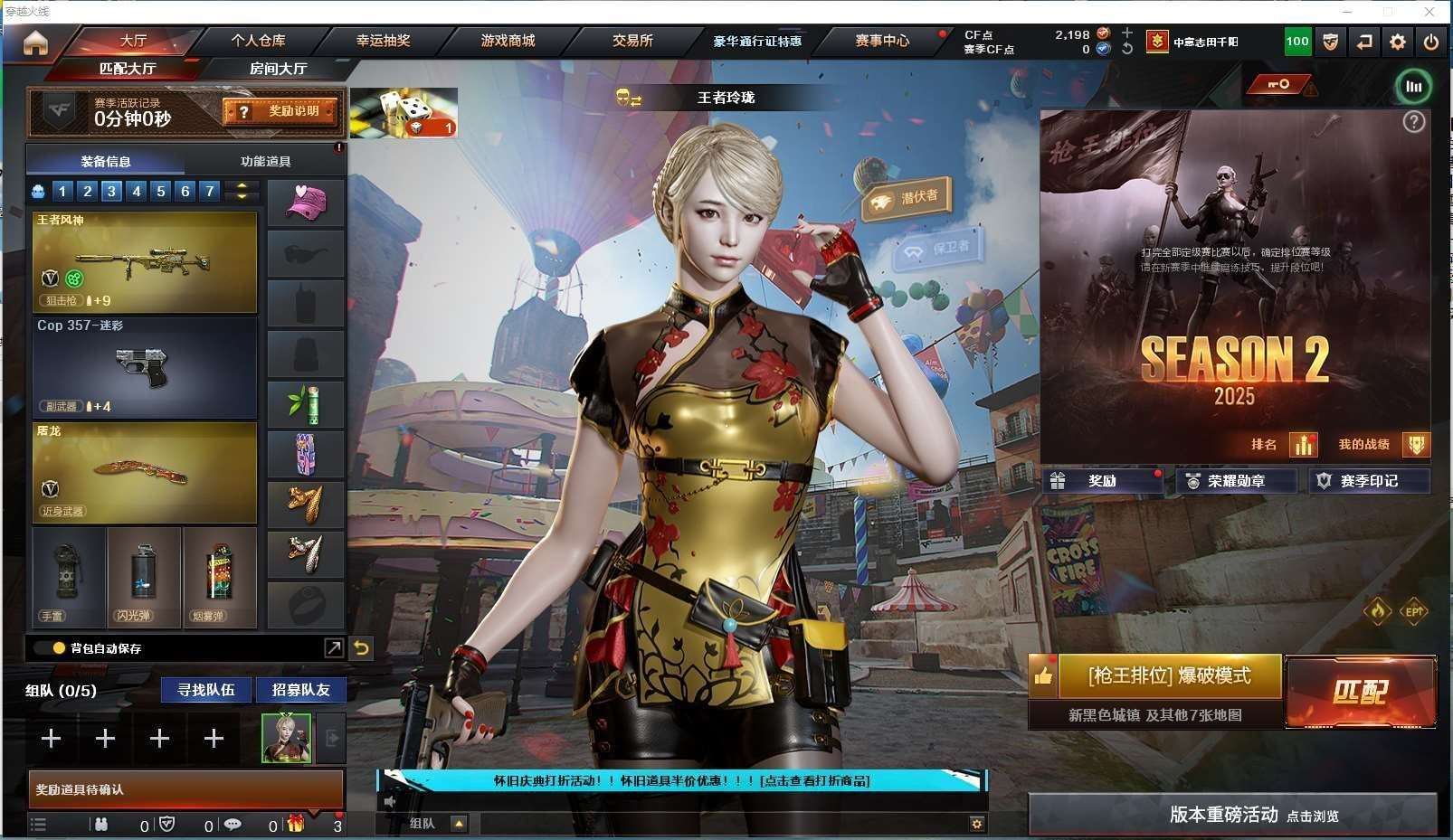
Task: Open settings via the gear icon
Action: (1398, 42)
